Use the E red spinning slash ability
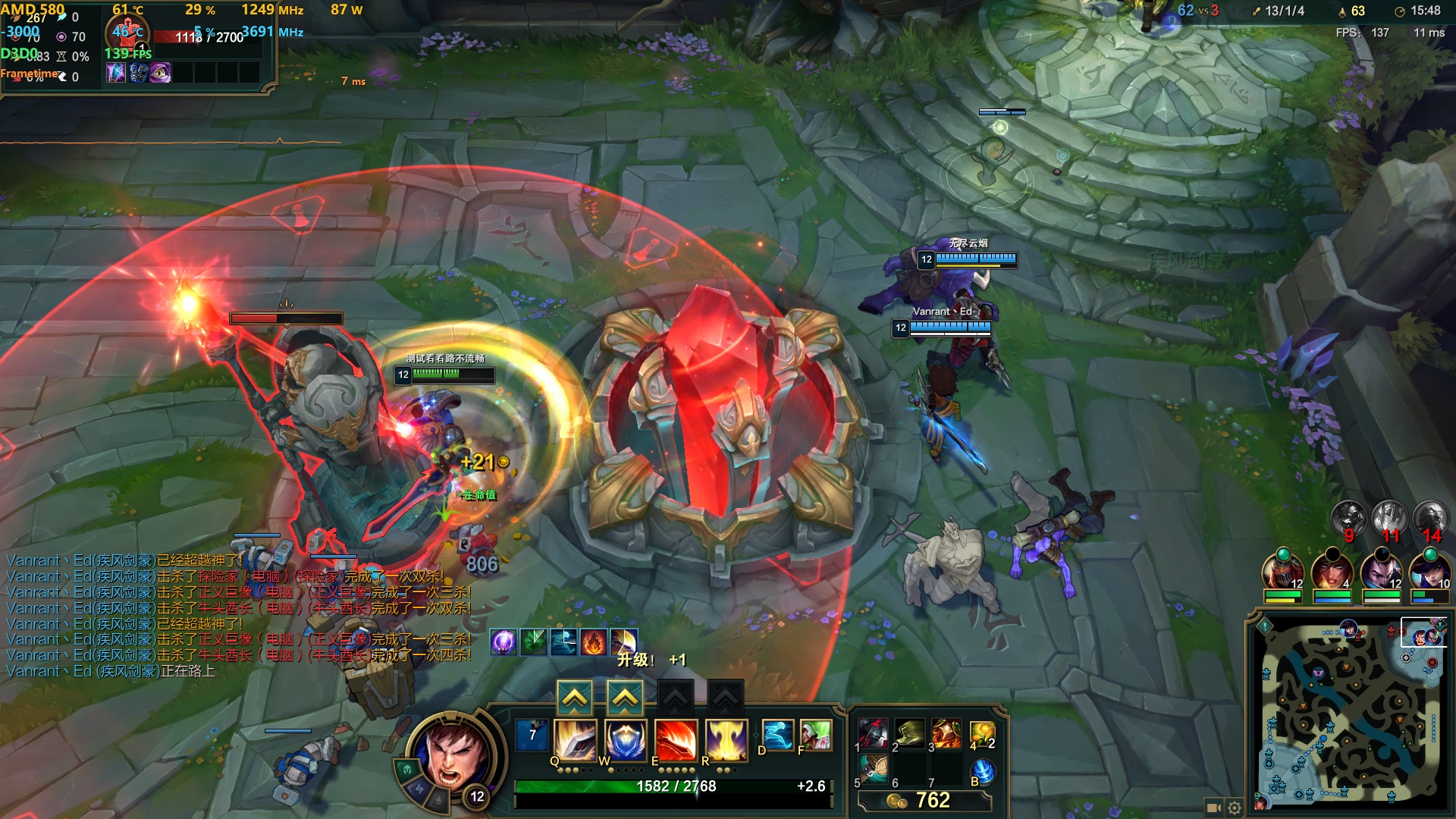The image size is (1456, 819). [x=676, y=739]
